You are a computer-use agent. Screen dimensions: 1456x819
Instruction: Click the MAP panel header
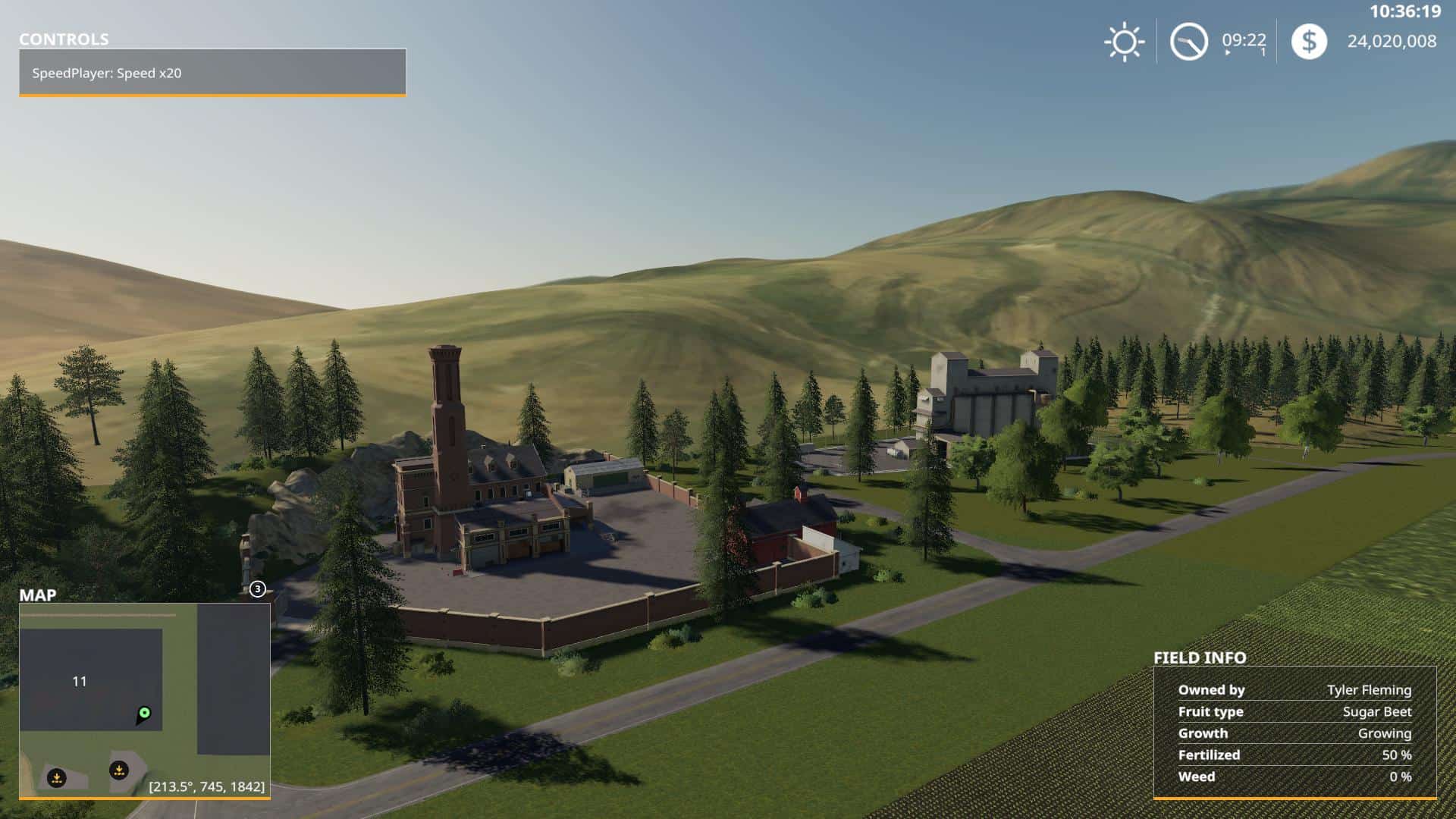pos(39,596)
